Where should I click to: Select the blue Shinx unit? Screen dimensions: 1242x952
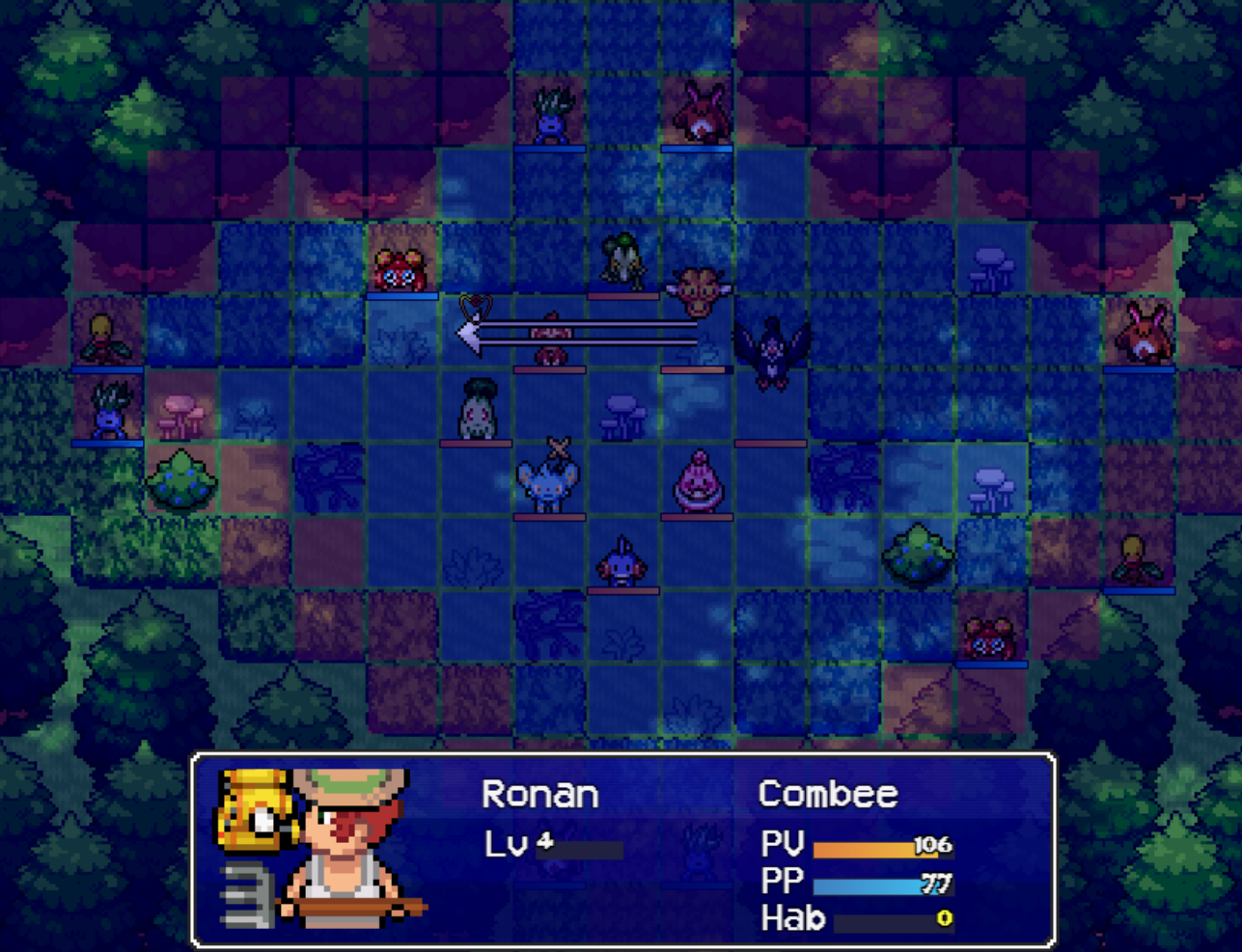(547, 482)
